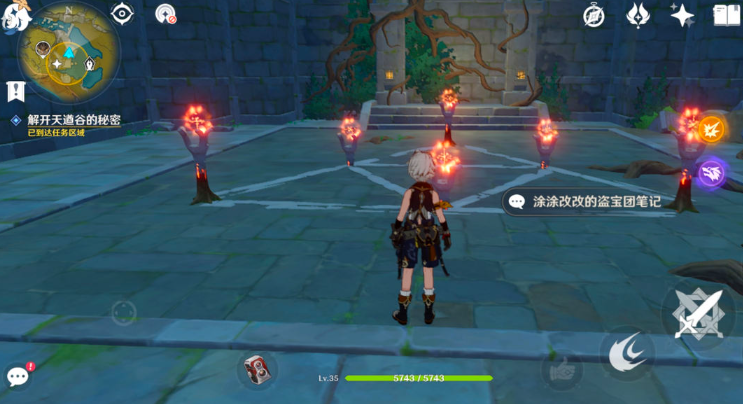Tap the crescent-shaped button beside the attack button
The image size is (743, 404).
coord(627,353)
